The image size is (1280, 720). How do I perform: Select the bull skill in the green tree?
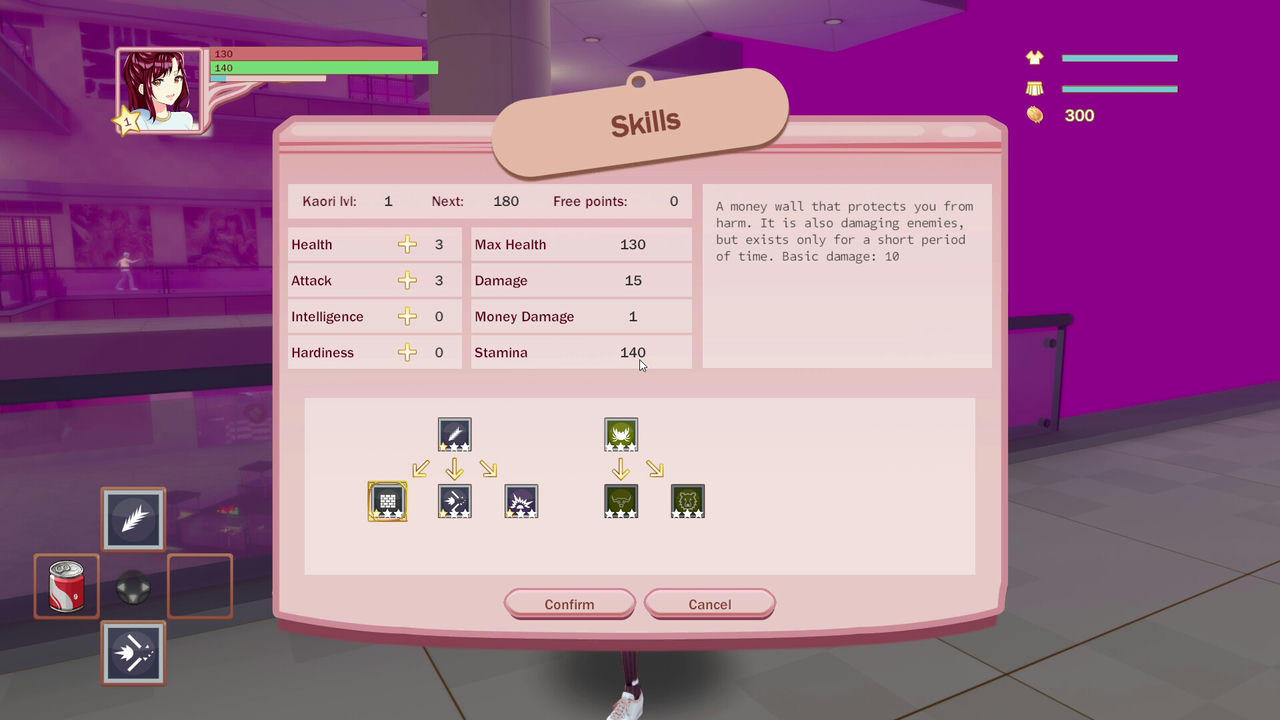621,501
